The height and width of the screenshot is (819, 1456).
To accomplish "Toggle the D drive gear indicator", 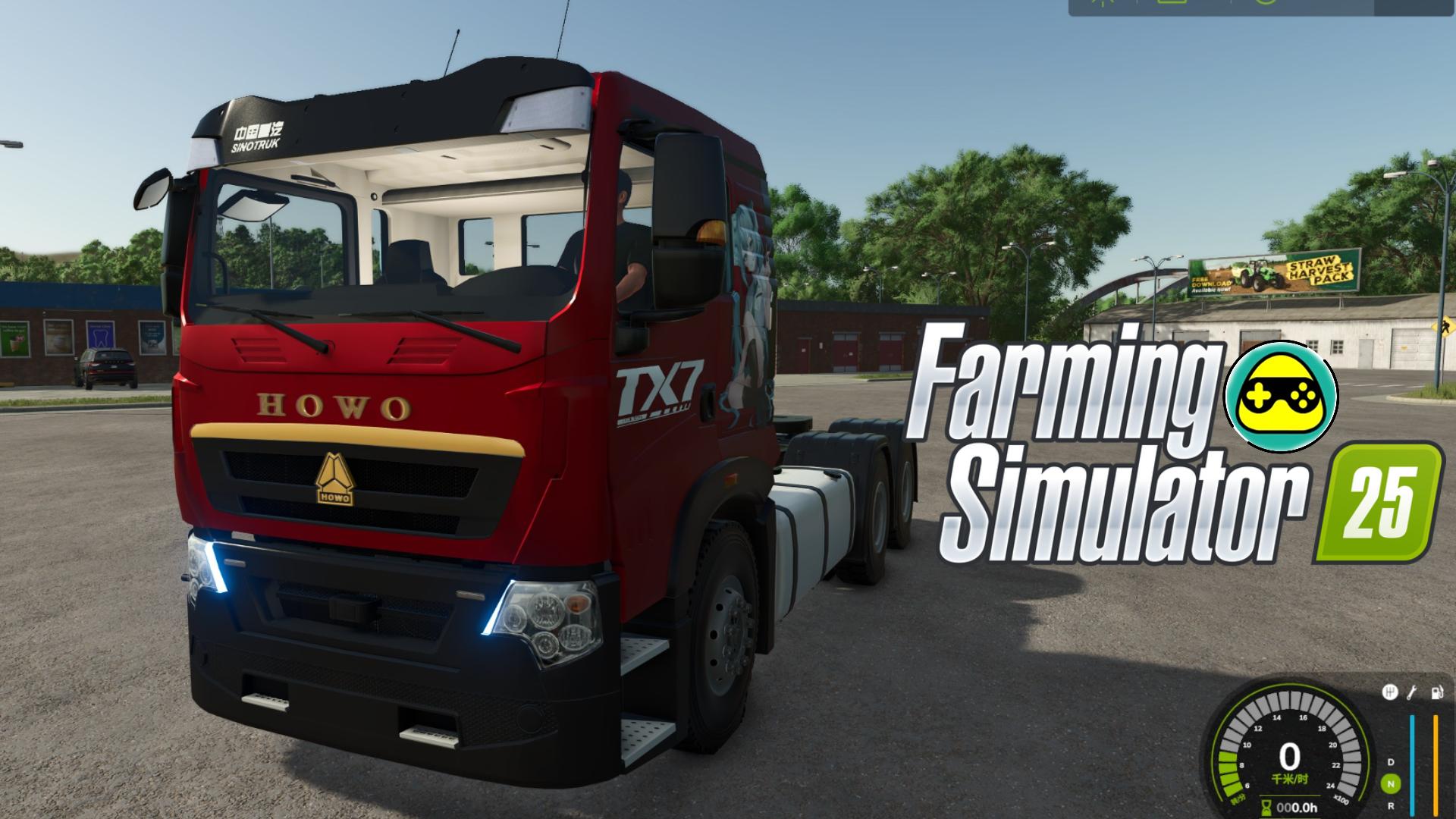I will [1391, 762].
